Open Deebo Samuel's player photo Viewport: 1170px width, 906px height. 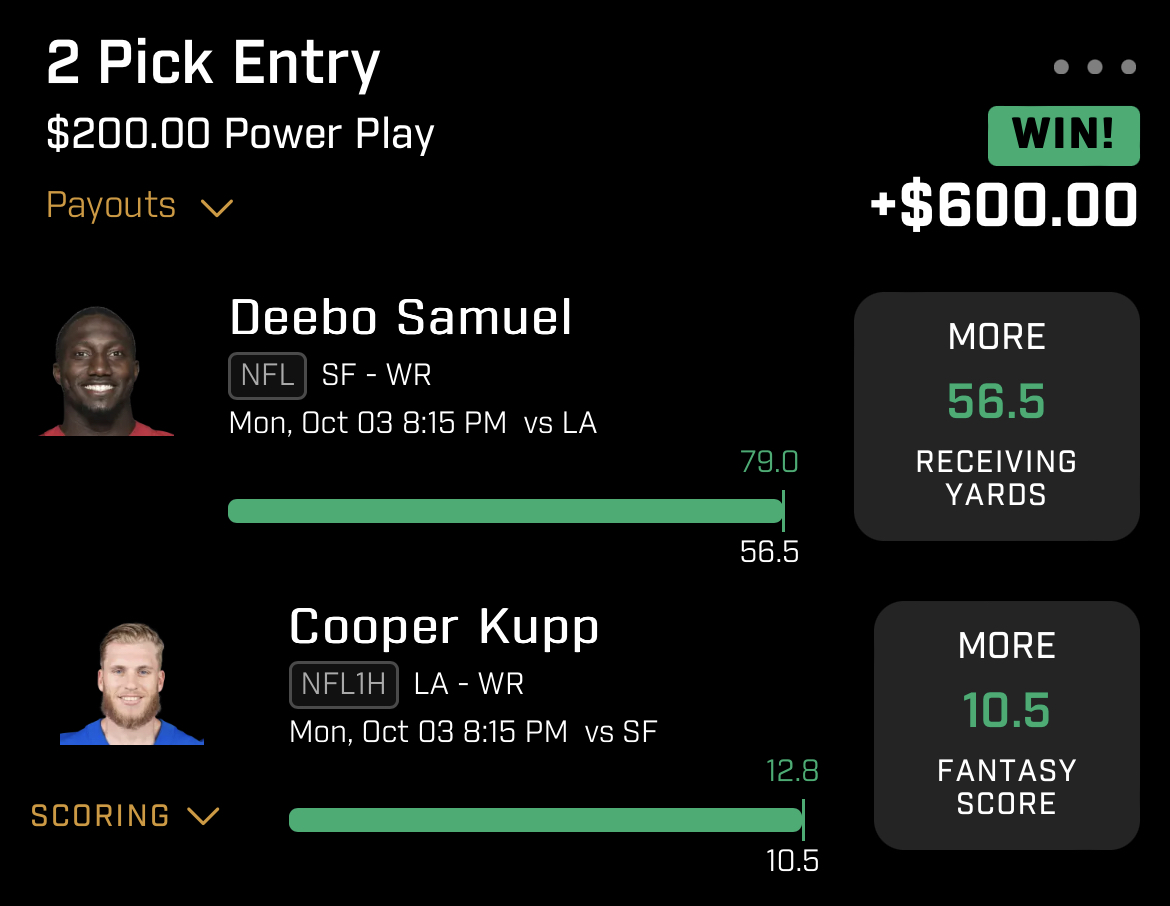(107, 372)
